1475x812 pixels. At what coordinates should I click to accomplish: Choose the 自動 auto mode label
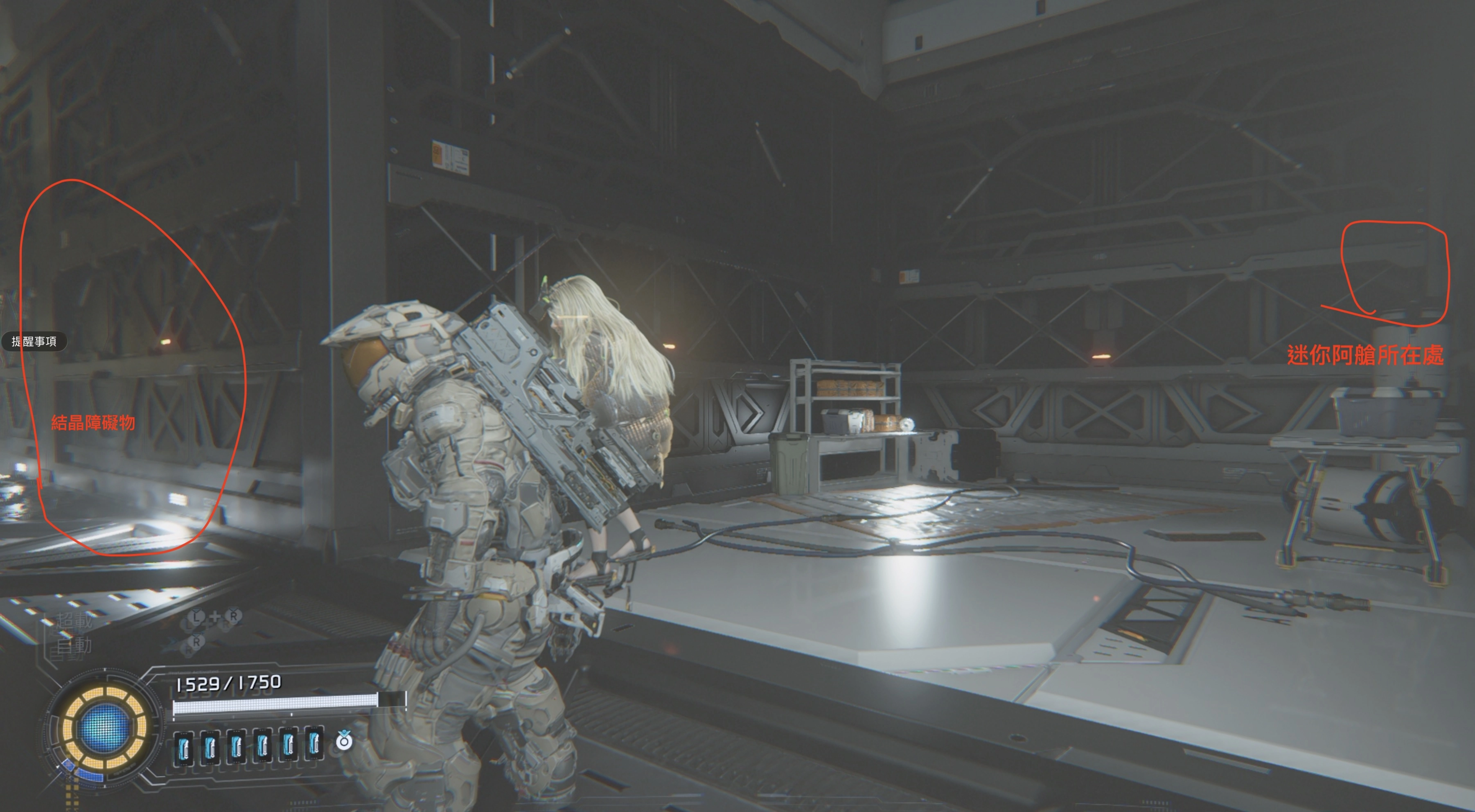tap(74, 645)
